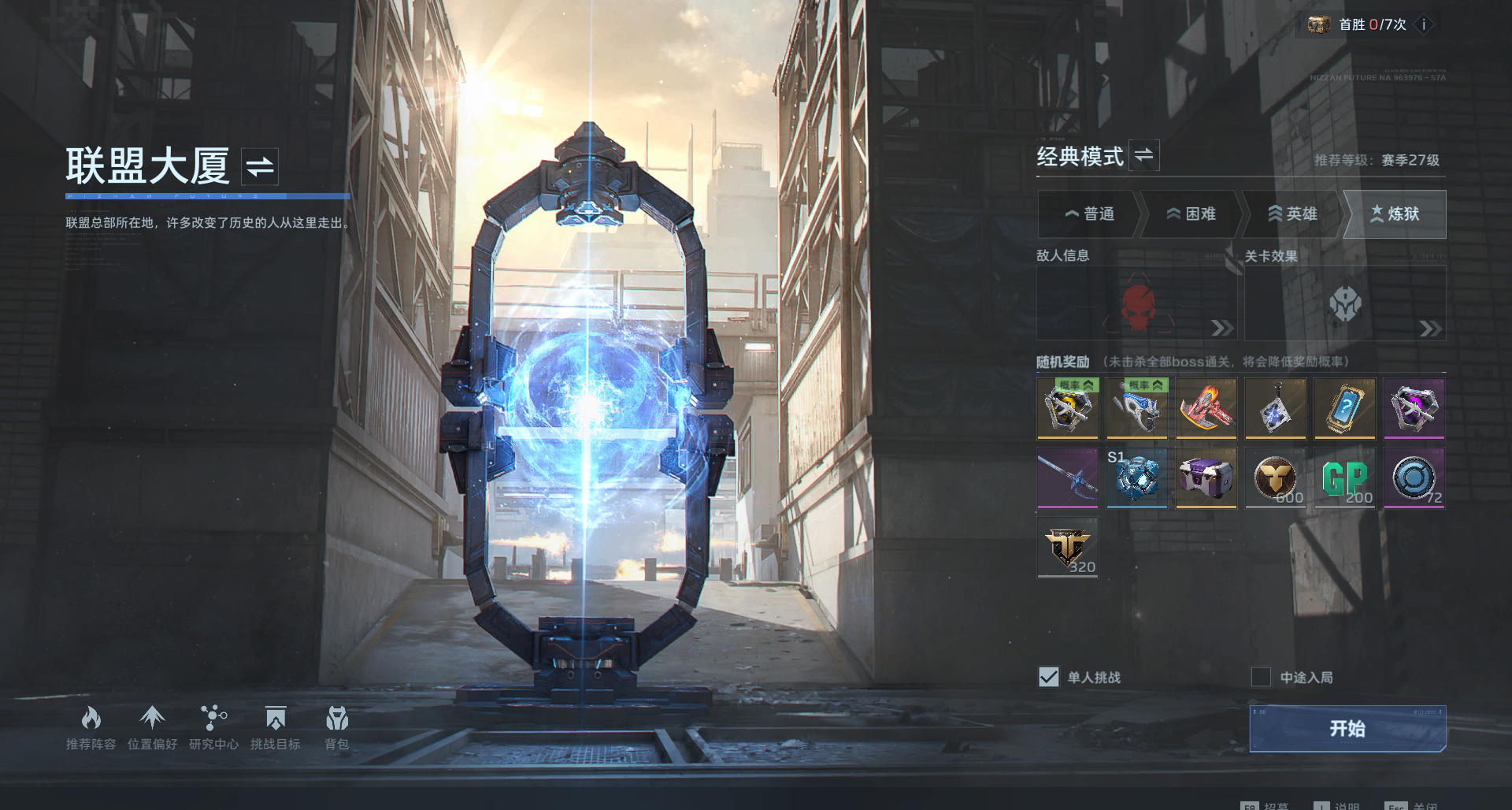
Task: Open 研究中心 research center
Action: click(213, 727)
